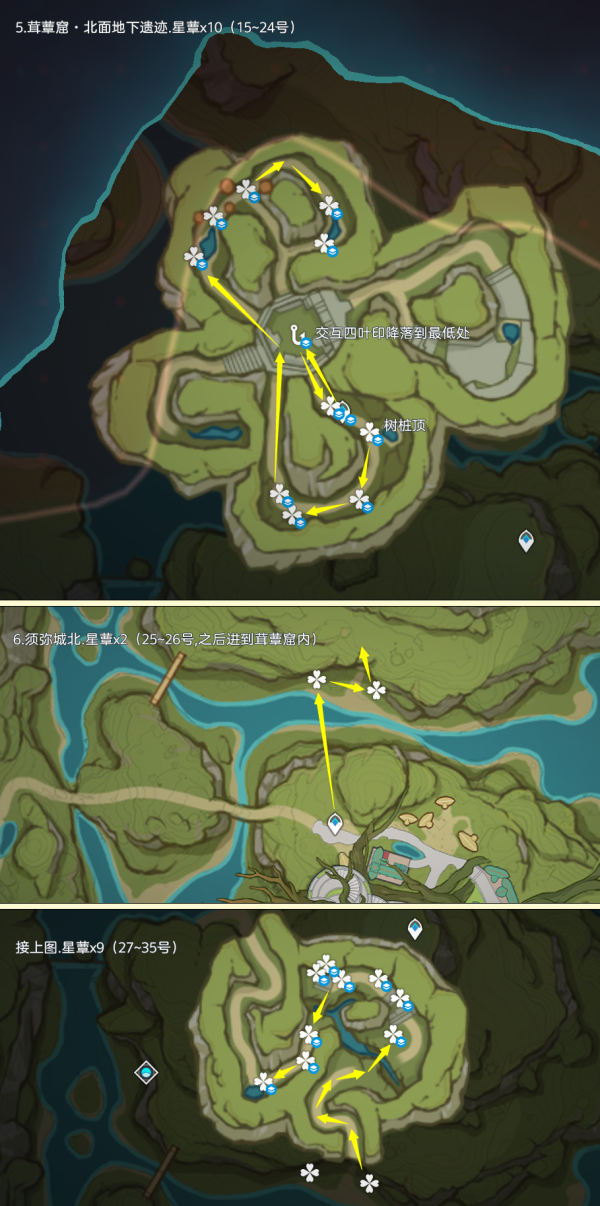Click the hook marker labeled 交互四叶印降落到最低处
Screen dimensions: 600x1206
[x=294, y=334]
